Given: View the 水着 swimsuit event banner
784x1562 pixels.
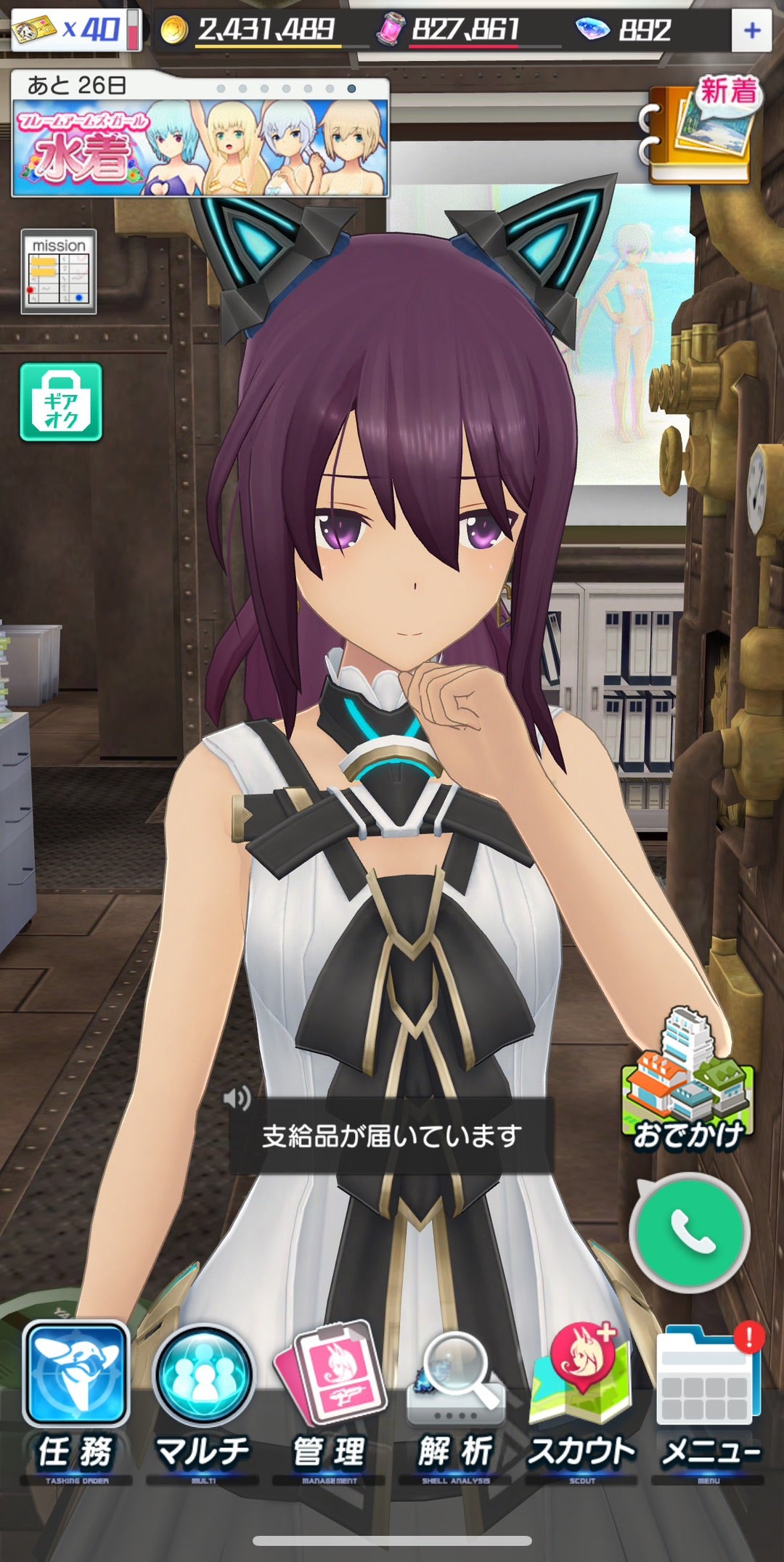Looking at the screenshot, I should coord(200,147).
